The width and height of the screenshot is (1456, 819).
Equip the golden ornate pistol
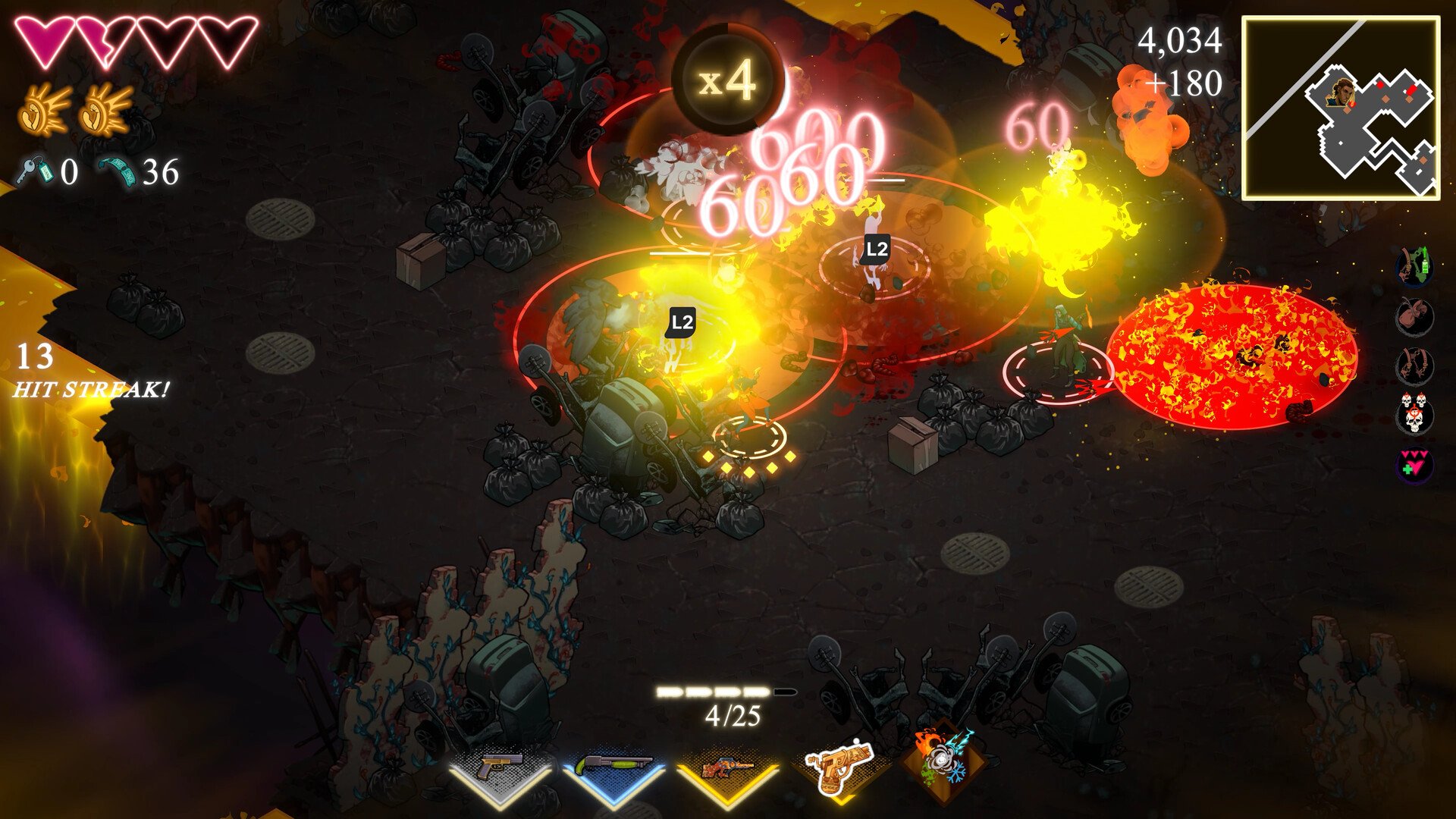click(x=838, y=766)
